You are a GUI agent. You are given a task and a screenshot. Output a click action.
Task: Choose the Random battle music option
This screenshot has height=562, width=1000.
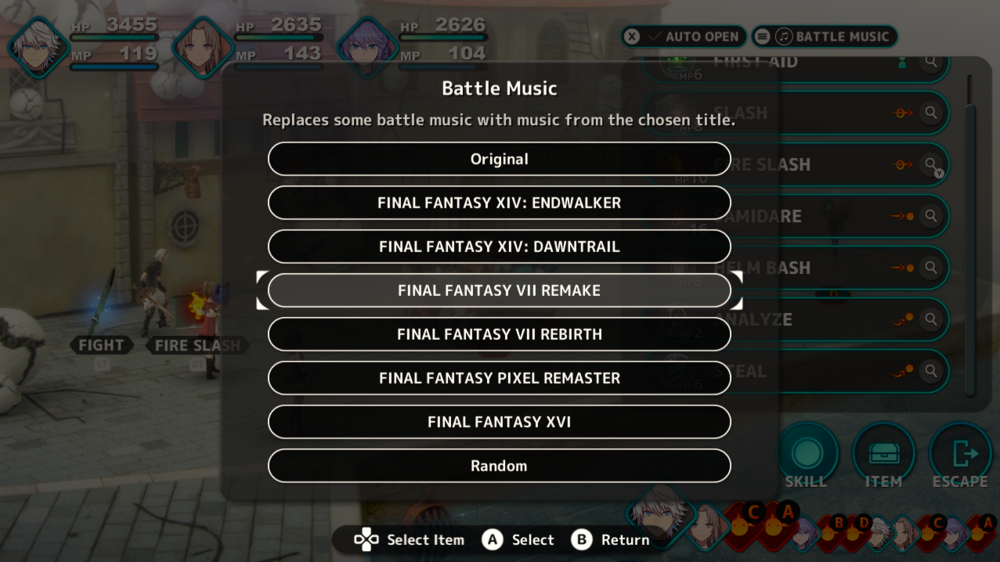point(499,466)
